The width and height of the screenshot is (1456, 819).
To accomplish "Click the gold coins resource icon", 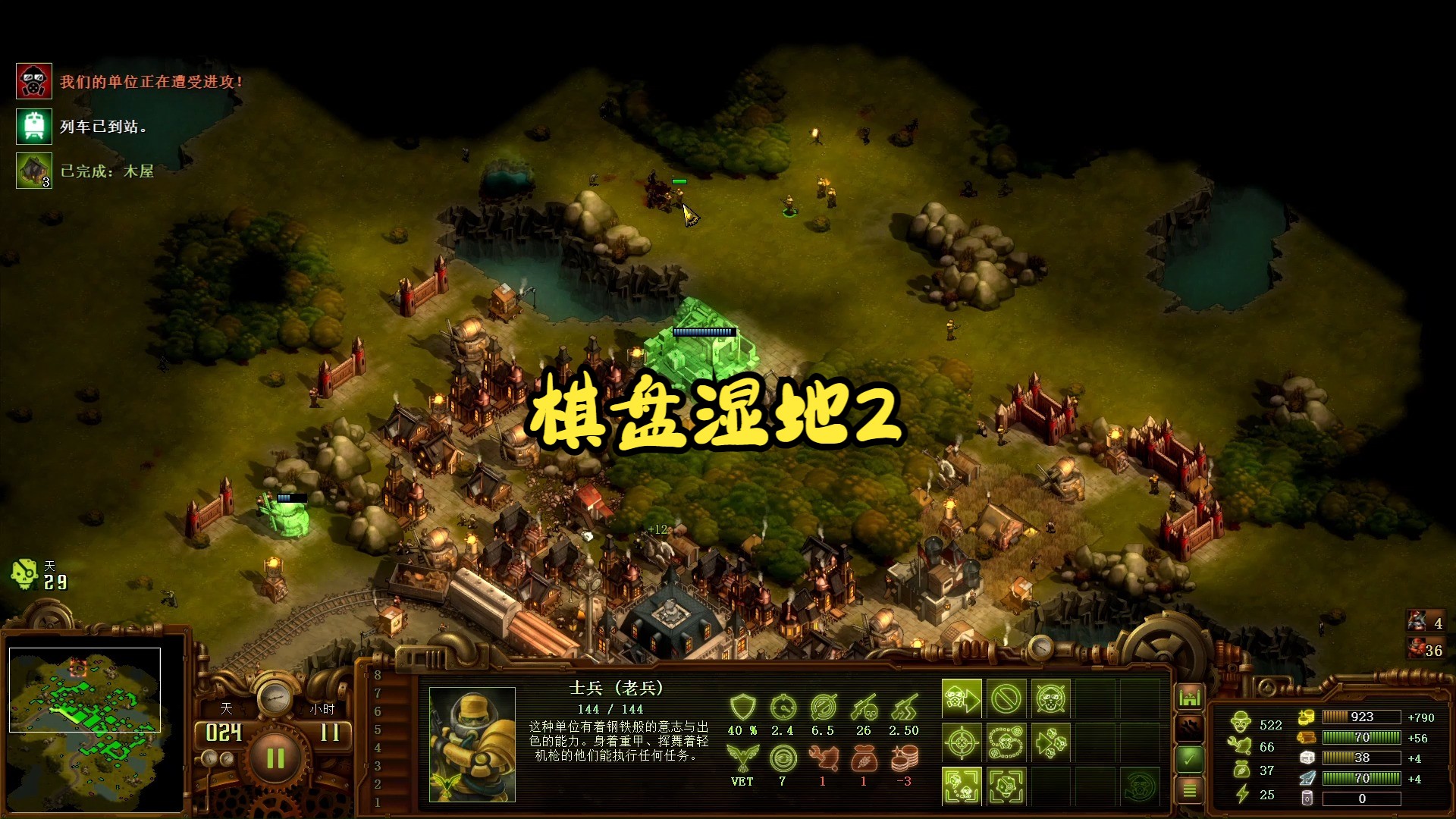I will pyautogui.click(x=1306, y=717).
